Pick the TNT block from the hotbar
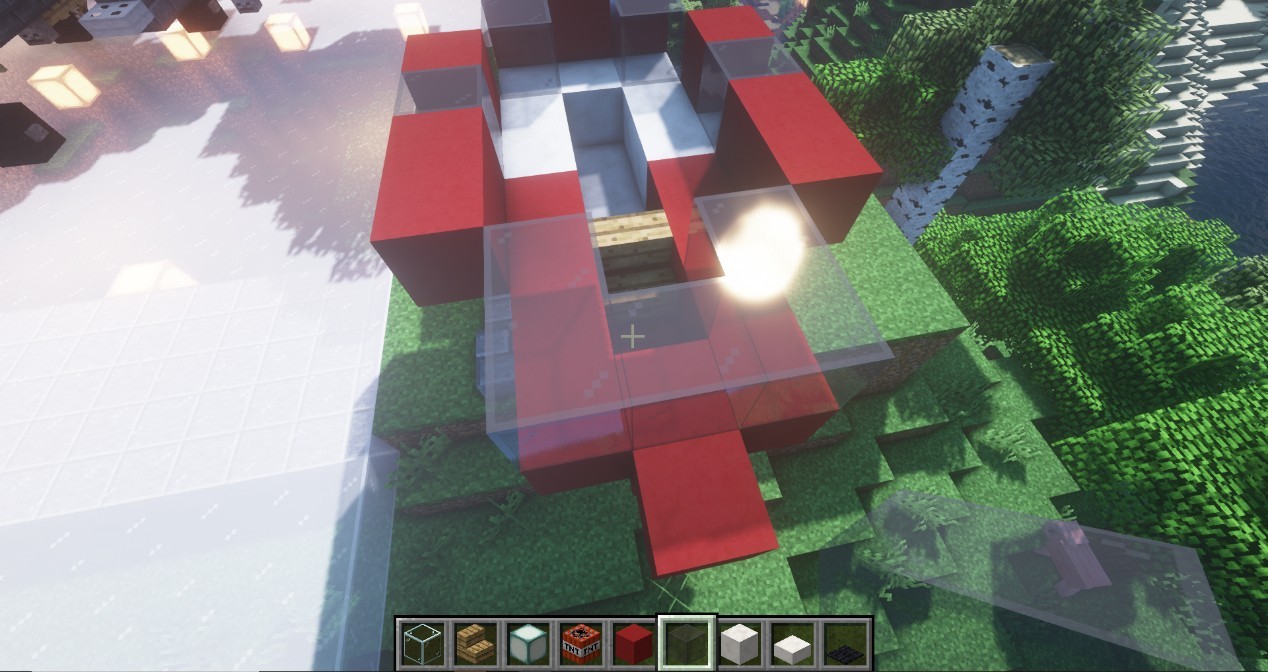This screenshot has width=1268, height=672. click(x=576, y=641)
